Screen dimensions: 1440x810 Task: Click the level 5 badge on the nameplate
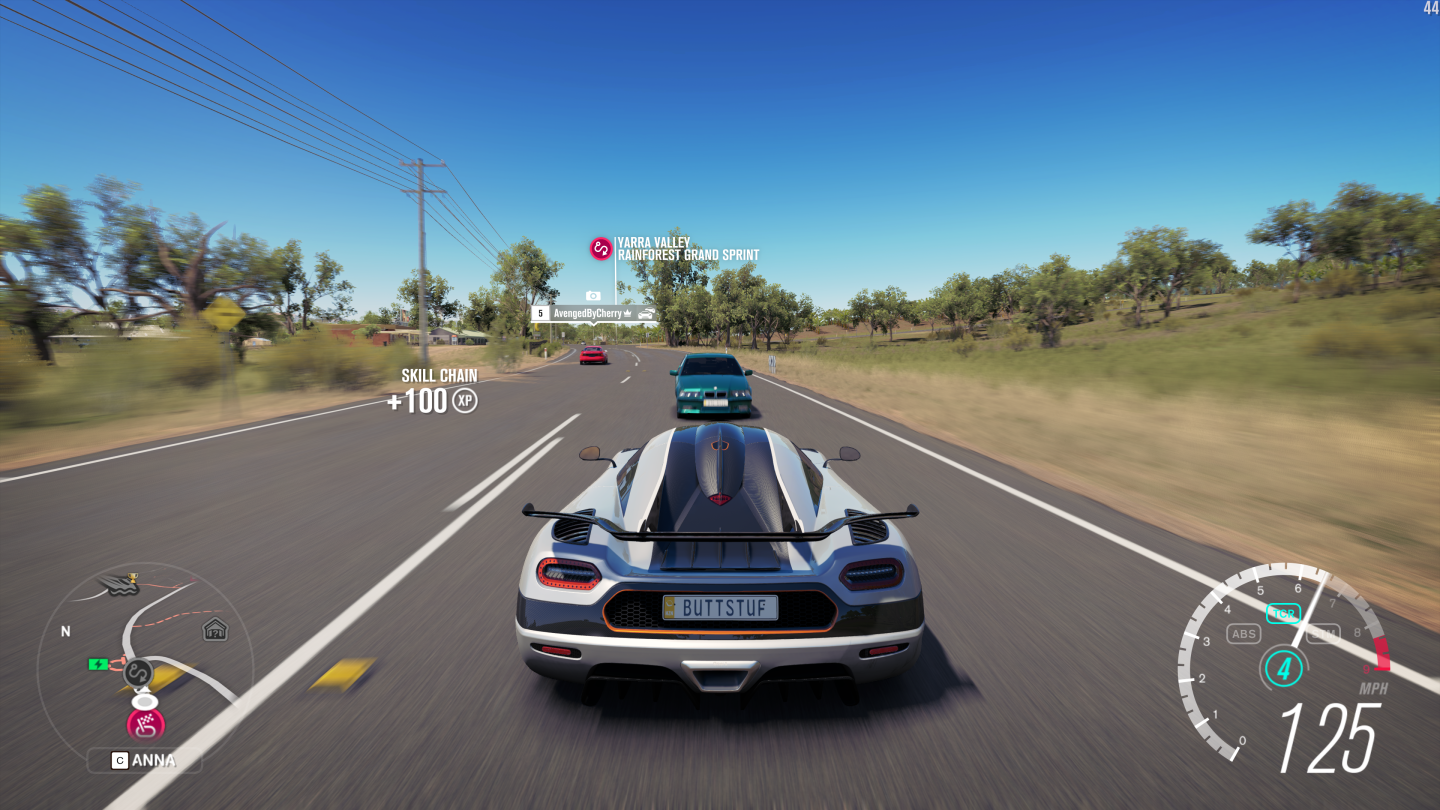[541, 313]
